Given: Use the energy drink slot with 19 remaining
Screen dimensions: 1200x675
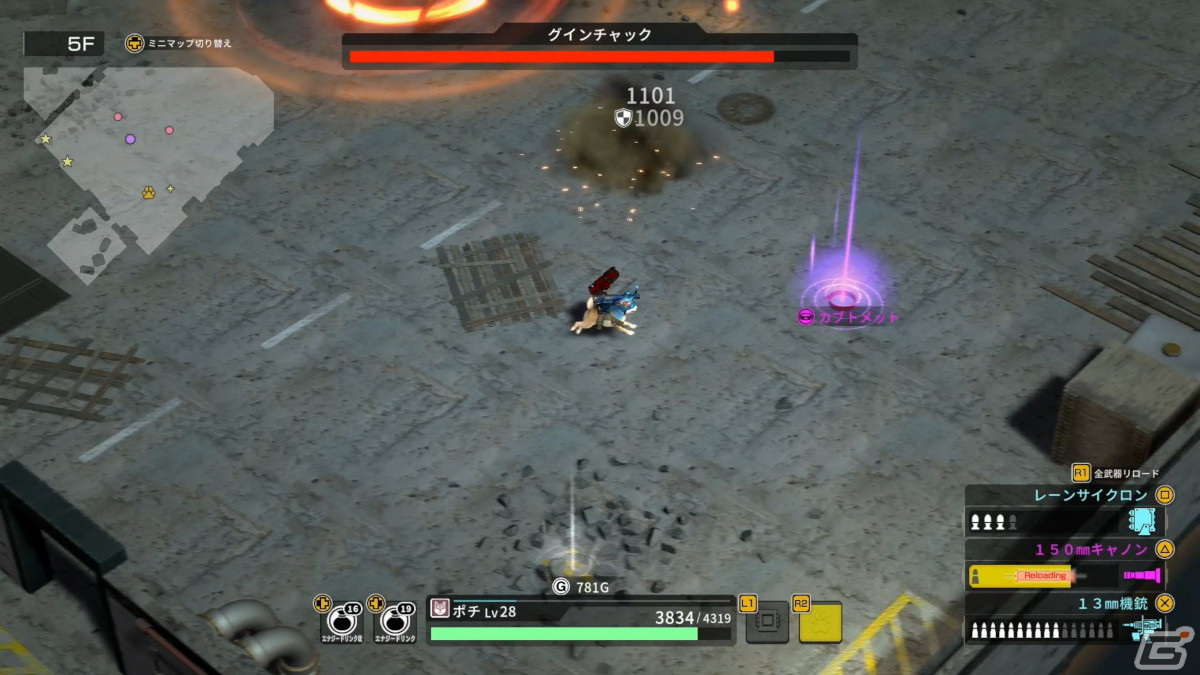Looking at the screenshot, I should coord(394,622).
